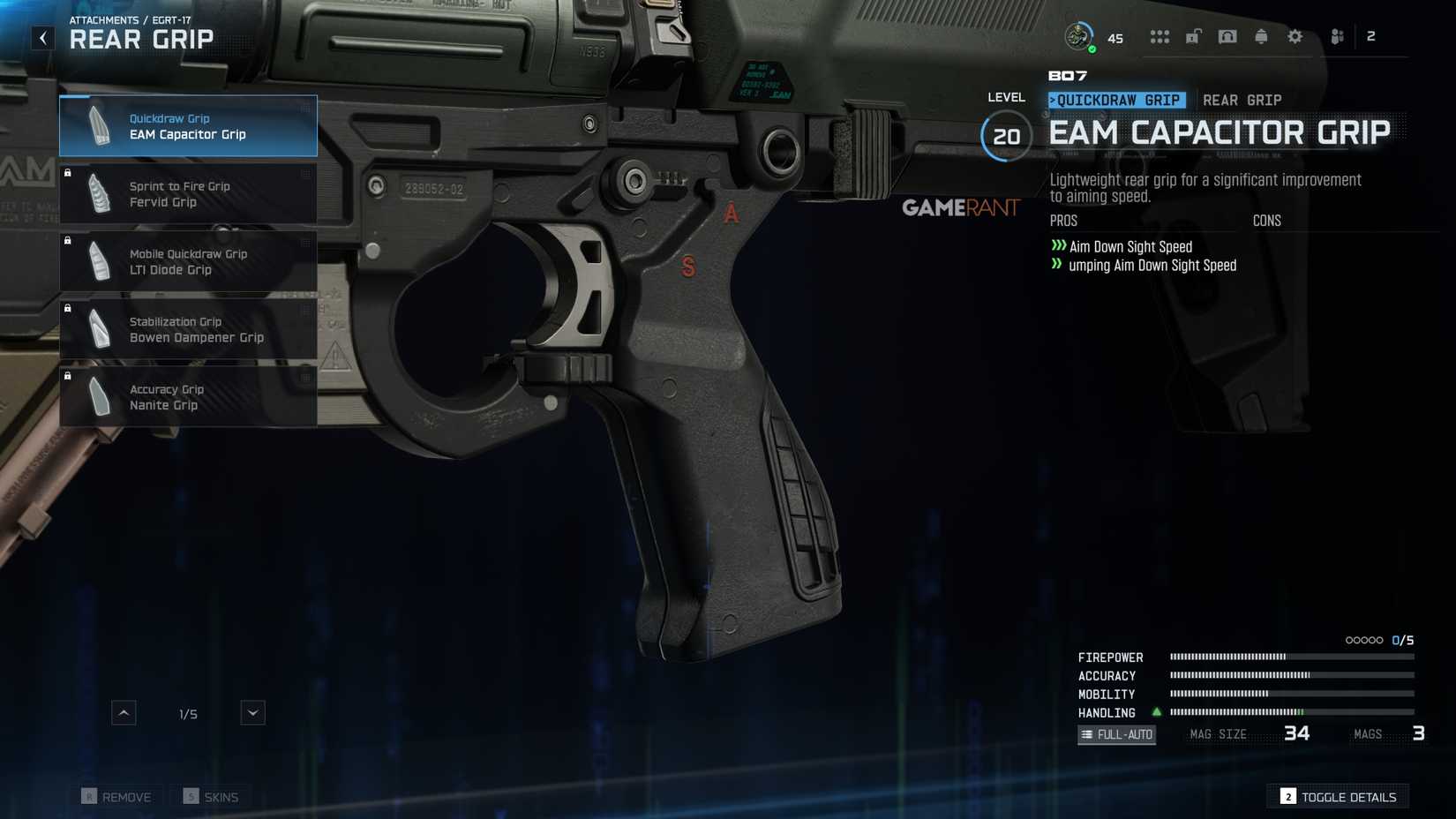Open the party members icon
This screenshot has height=819, width=1456.
point(1338,36)
